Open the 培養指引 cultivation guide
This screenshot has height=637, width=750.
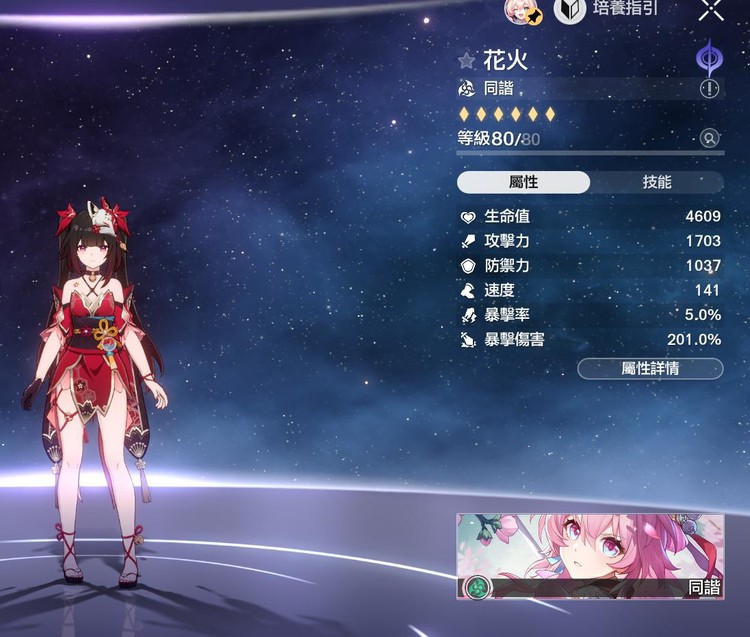[610, 9]
